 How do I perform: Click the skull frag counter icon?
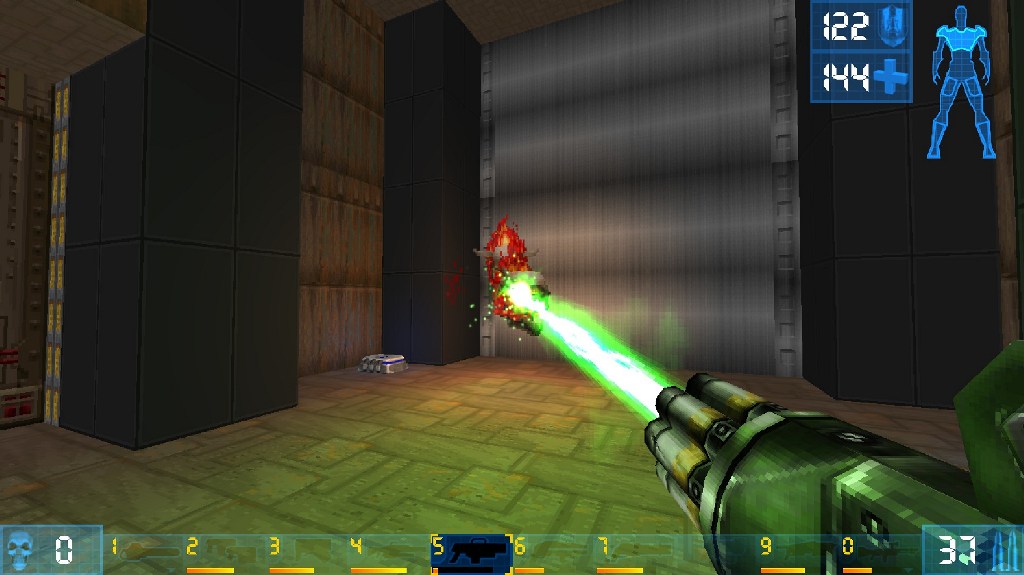click(20, 550)
